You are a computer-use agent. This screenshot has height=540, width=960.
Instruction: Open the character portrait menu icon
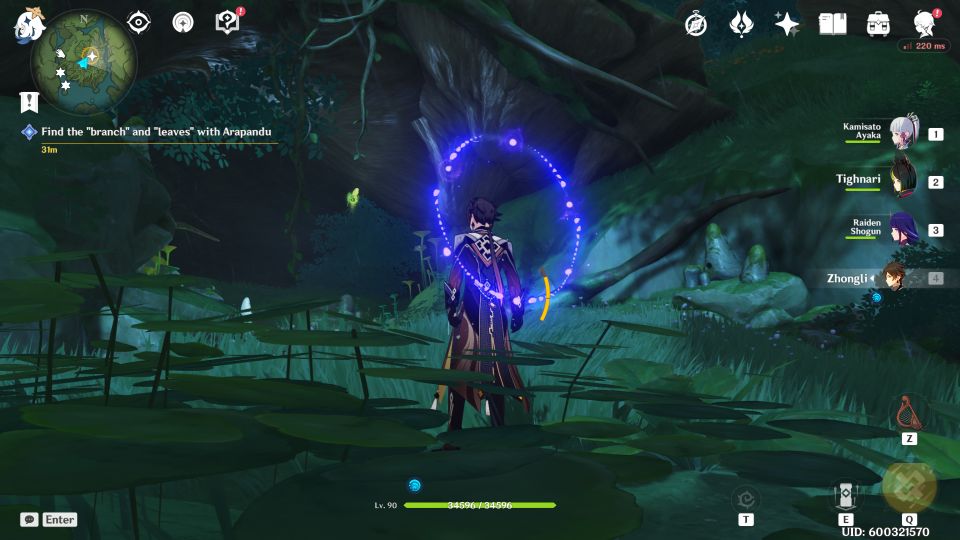(924, 24)
